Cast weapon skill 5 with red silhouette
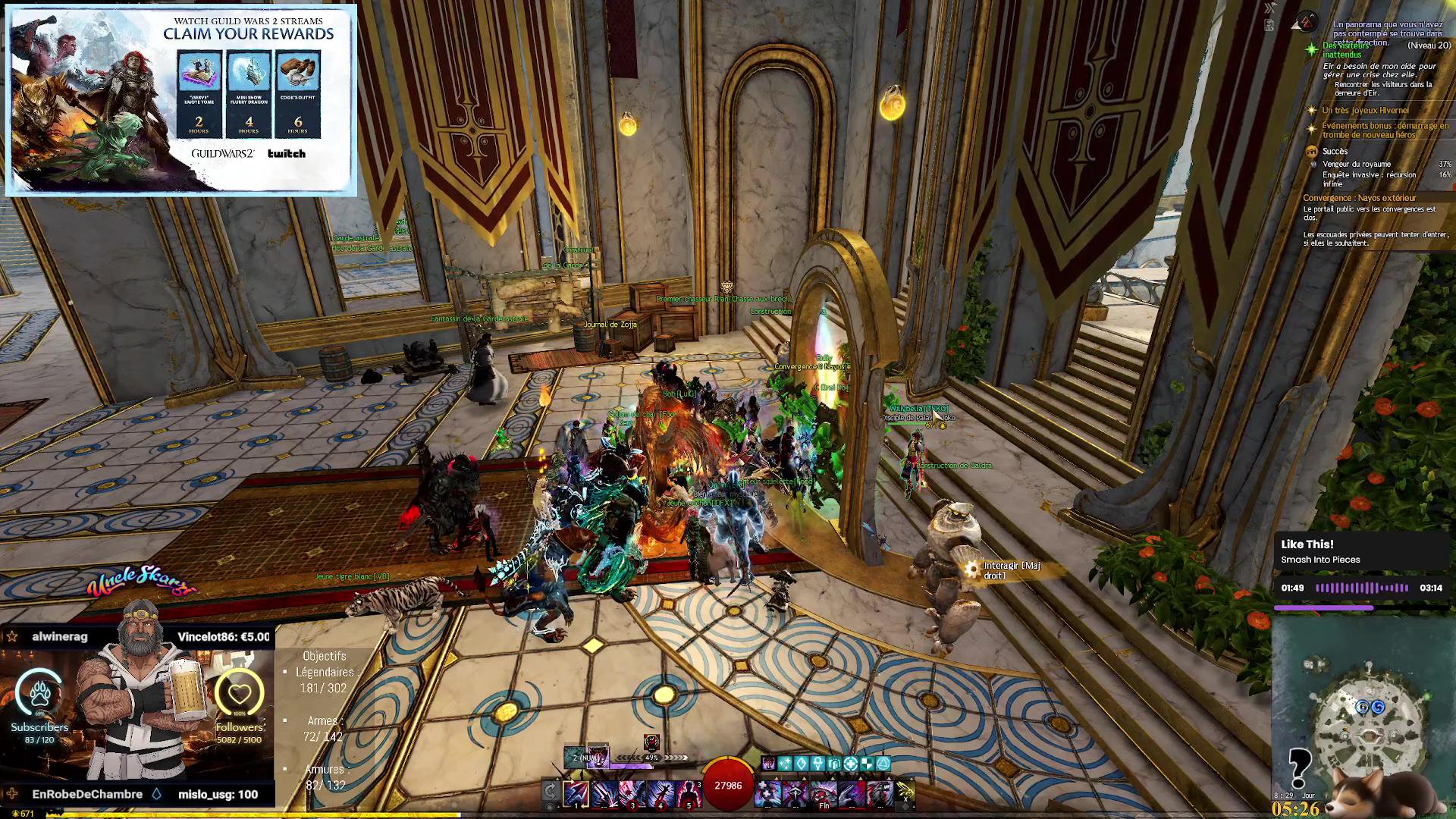The height and width of the screenshot is (819, 1456). point(688,793)
